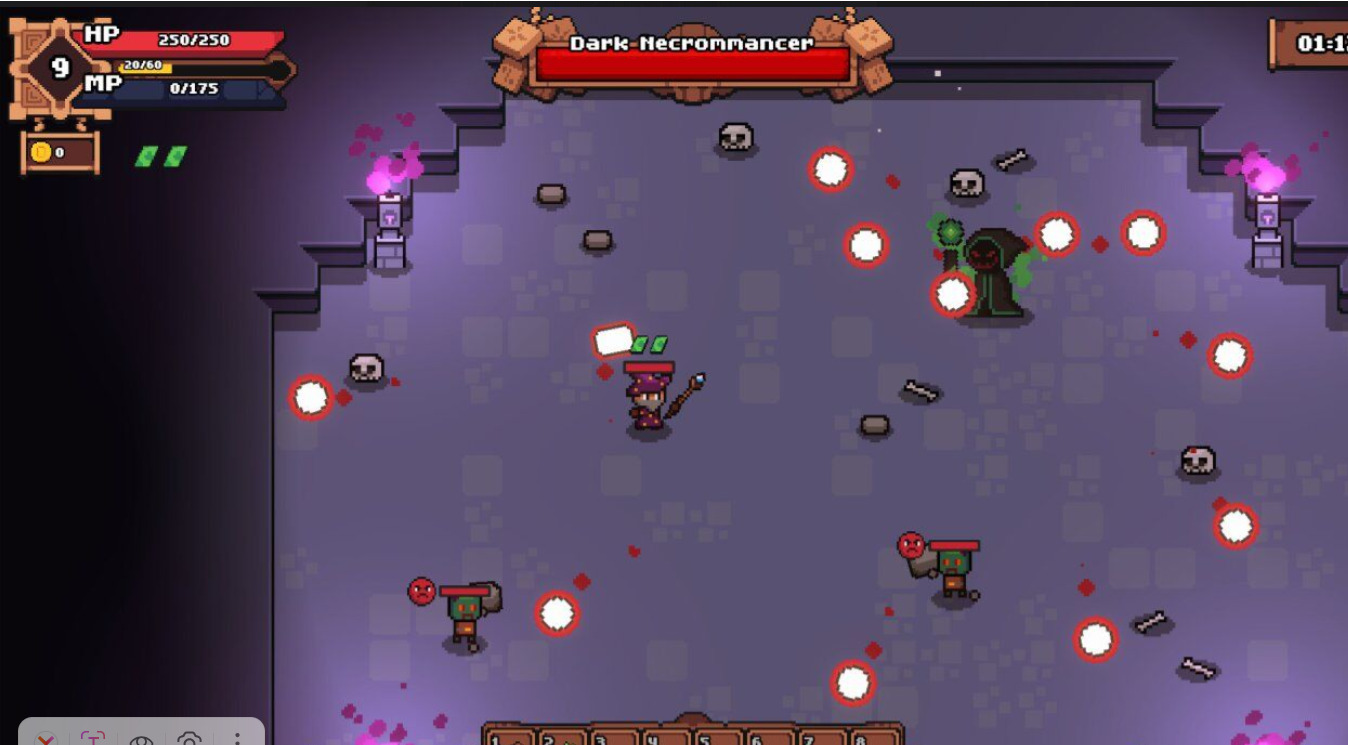Choose hotbar slot number 3

tap(612, 738)
